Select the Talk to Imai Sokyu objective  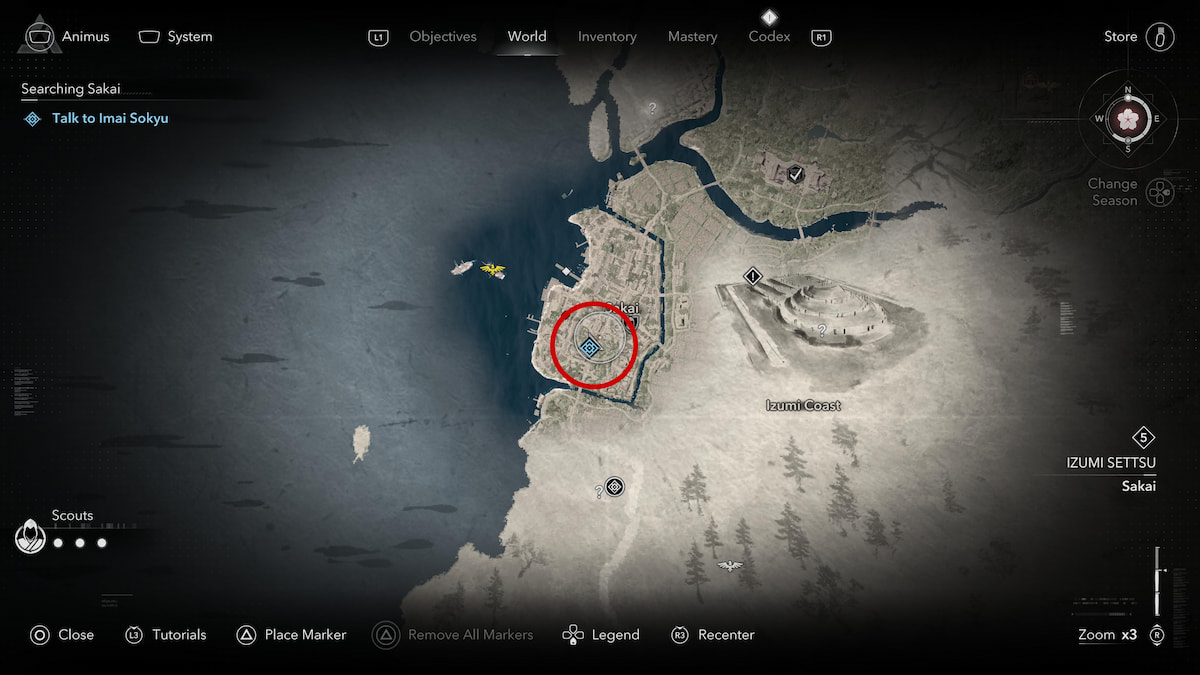tap(110, 118)
